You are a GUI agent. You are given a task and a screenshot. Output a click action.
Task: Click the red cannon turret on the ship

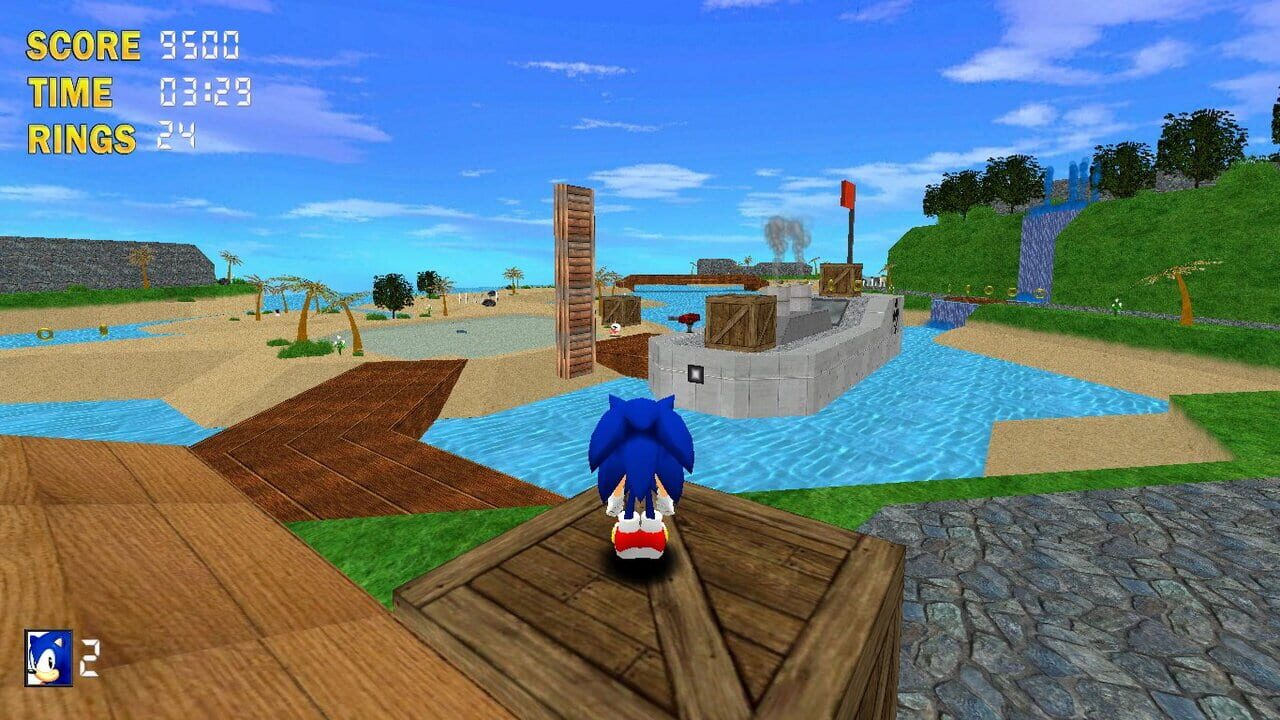[686, 319]
